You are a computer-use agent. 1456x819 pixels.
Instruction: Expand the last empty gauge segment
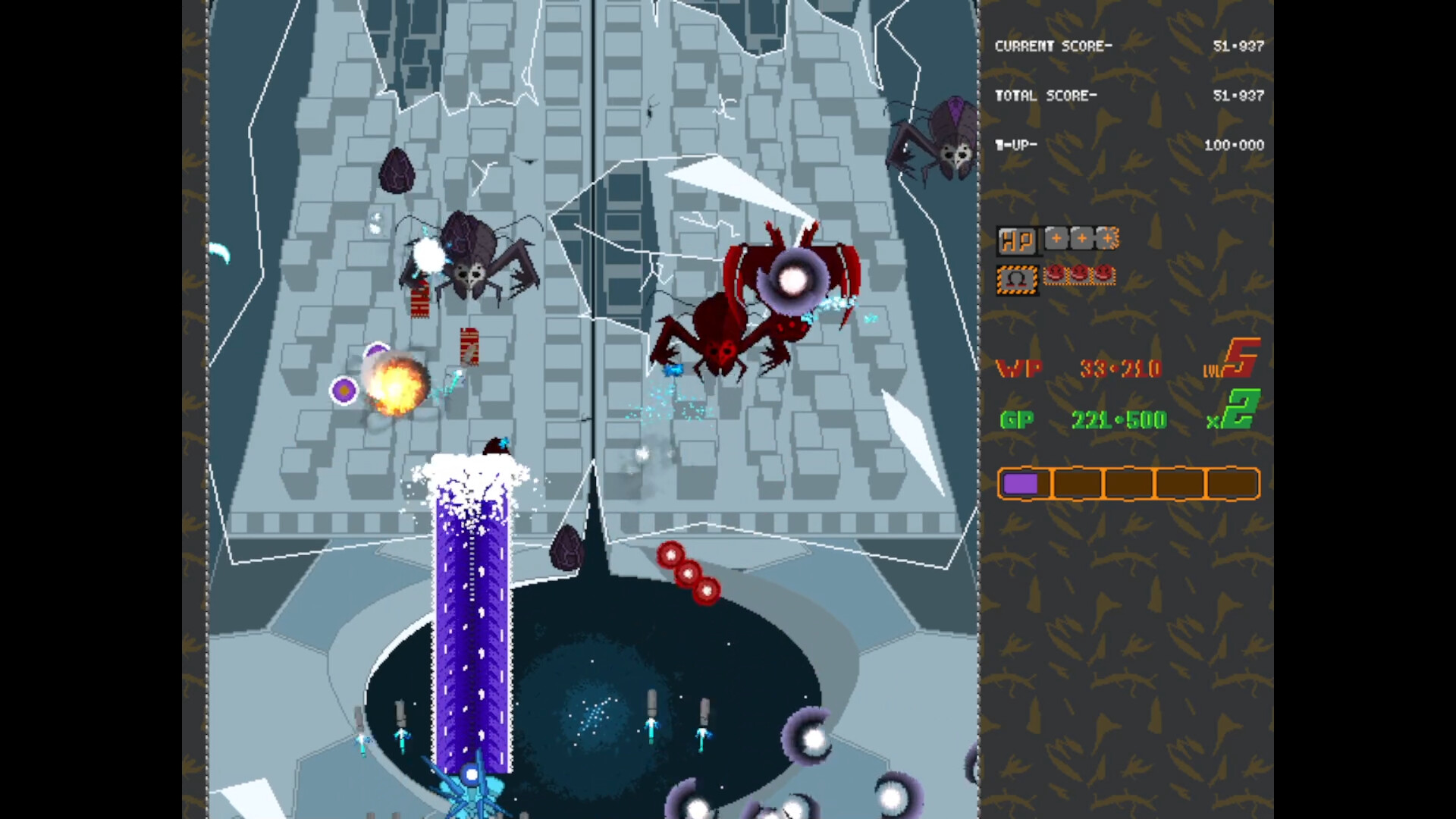1232,483
